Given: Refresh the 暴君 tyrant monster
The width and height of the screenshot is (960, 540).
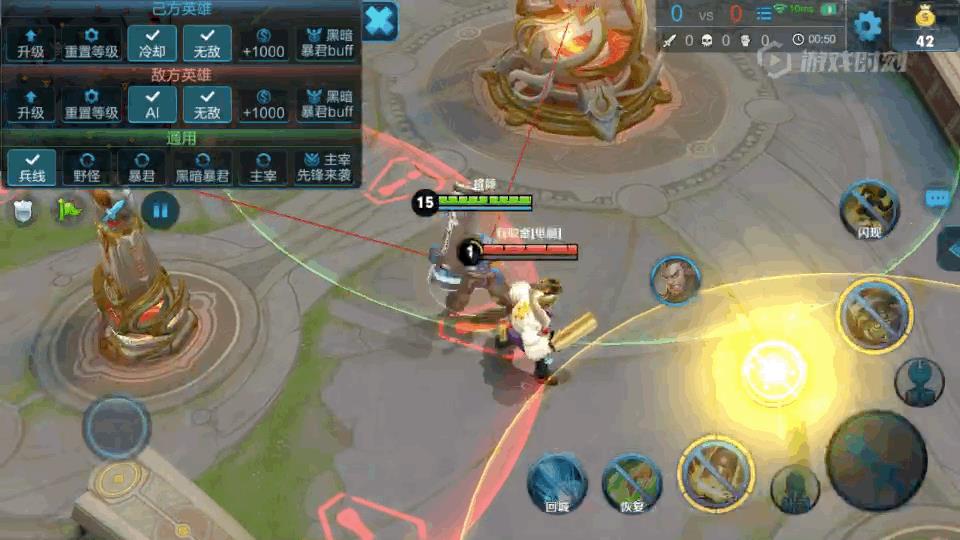Looking at the screenshot, I should (141, 166).
